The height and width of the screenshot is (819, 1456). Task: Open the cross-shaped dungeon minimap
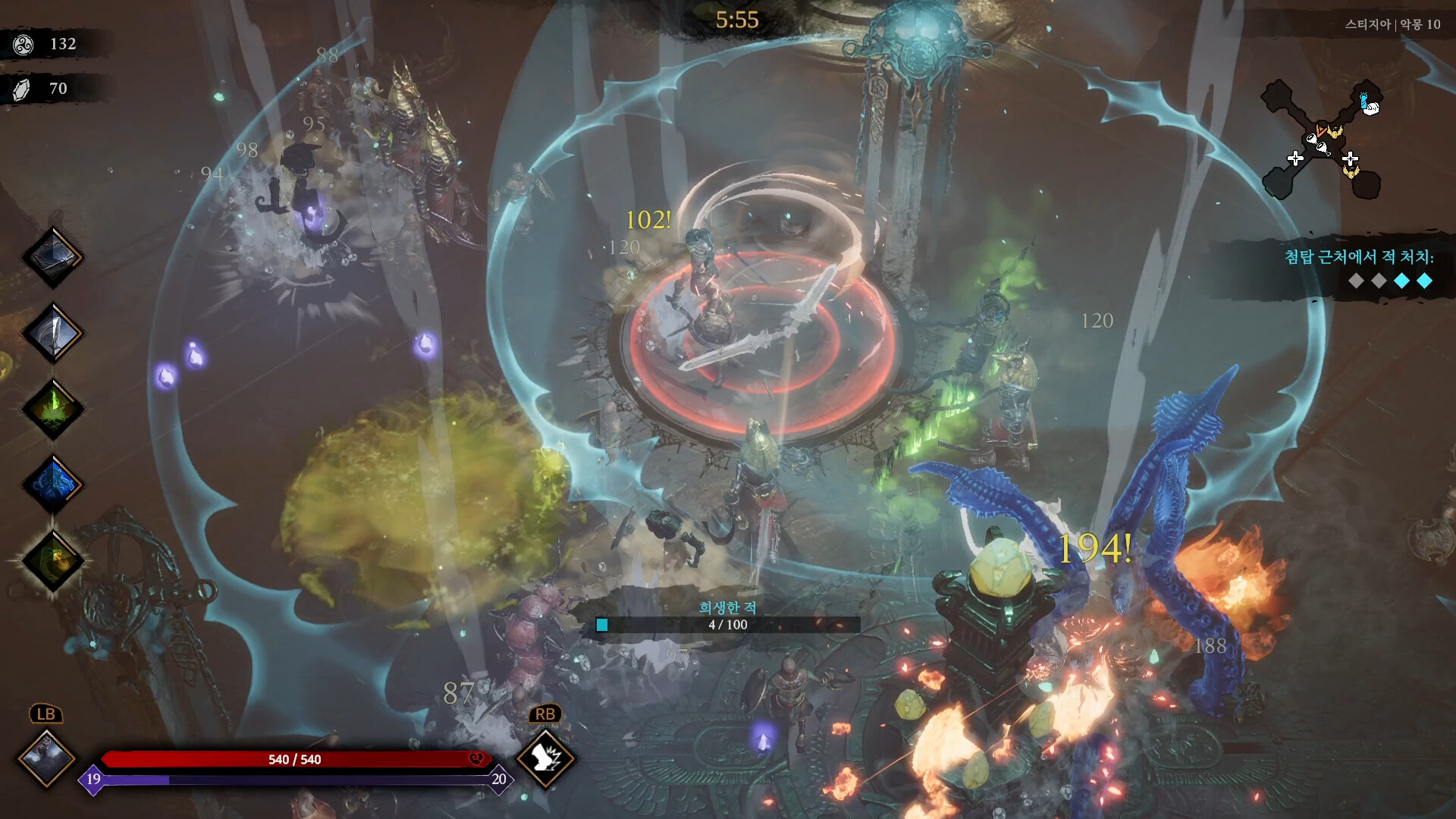(1321, 140)
